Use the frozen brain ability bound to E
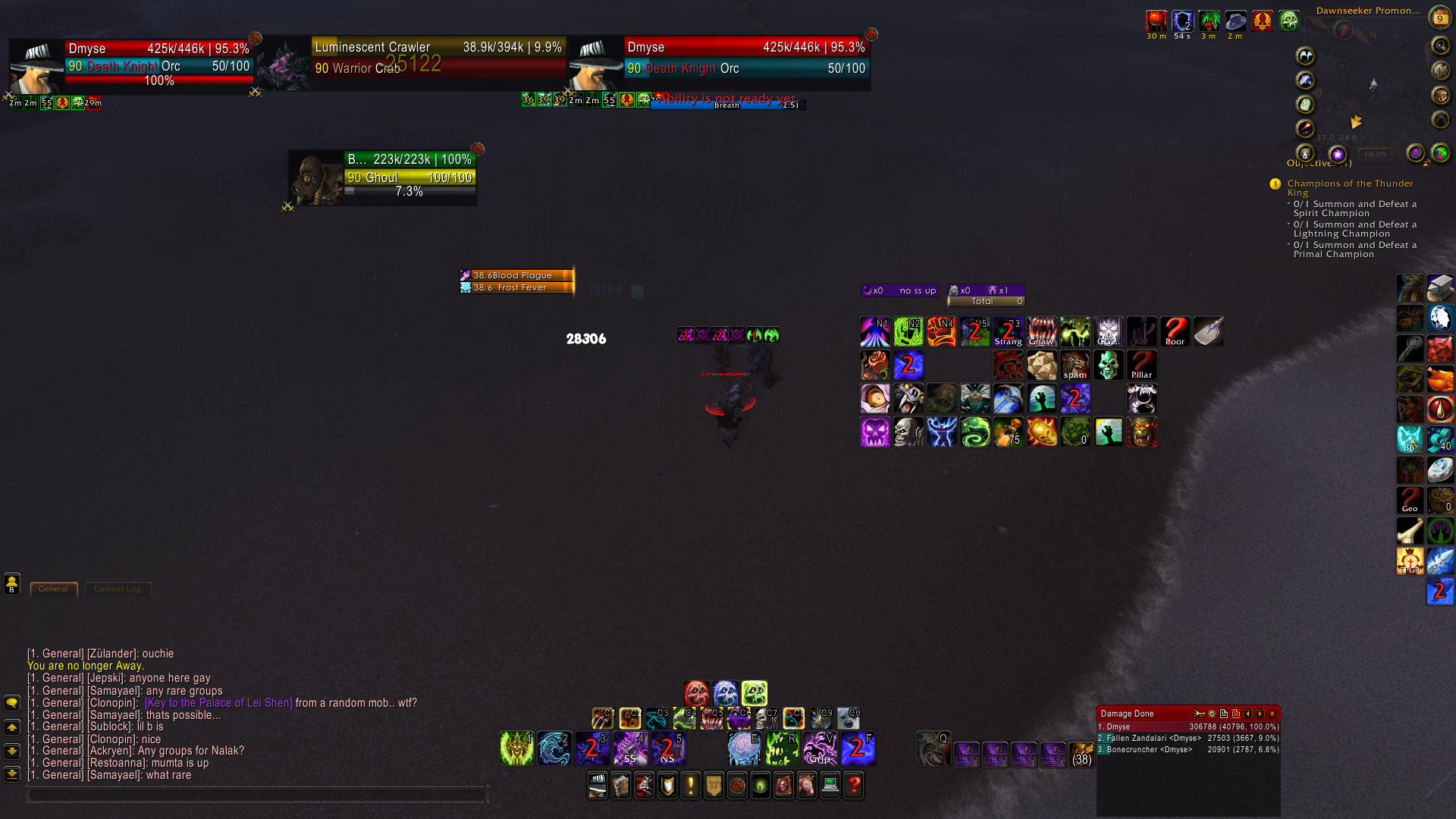 pyautogui.click(x=744, y=748)
